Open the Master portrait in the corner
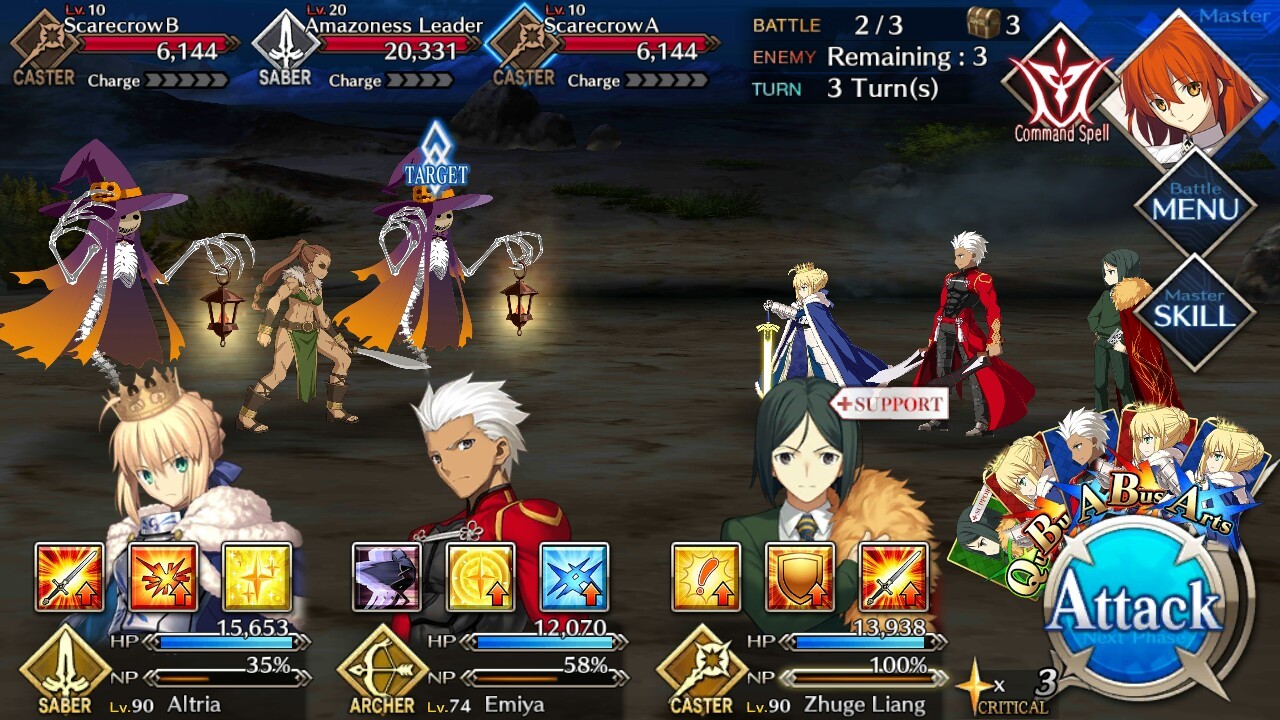 pyautogui.click(x=1188, y=85)
